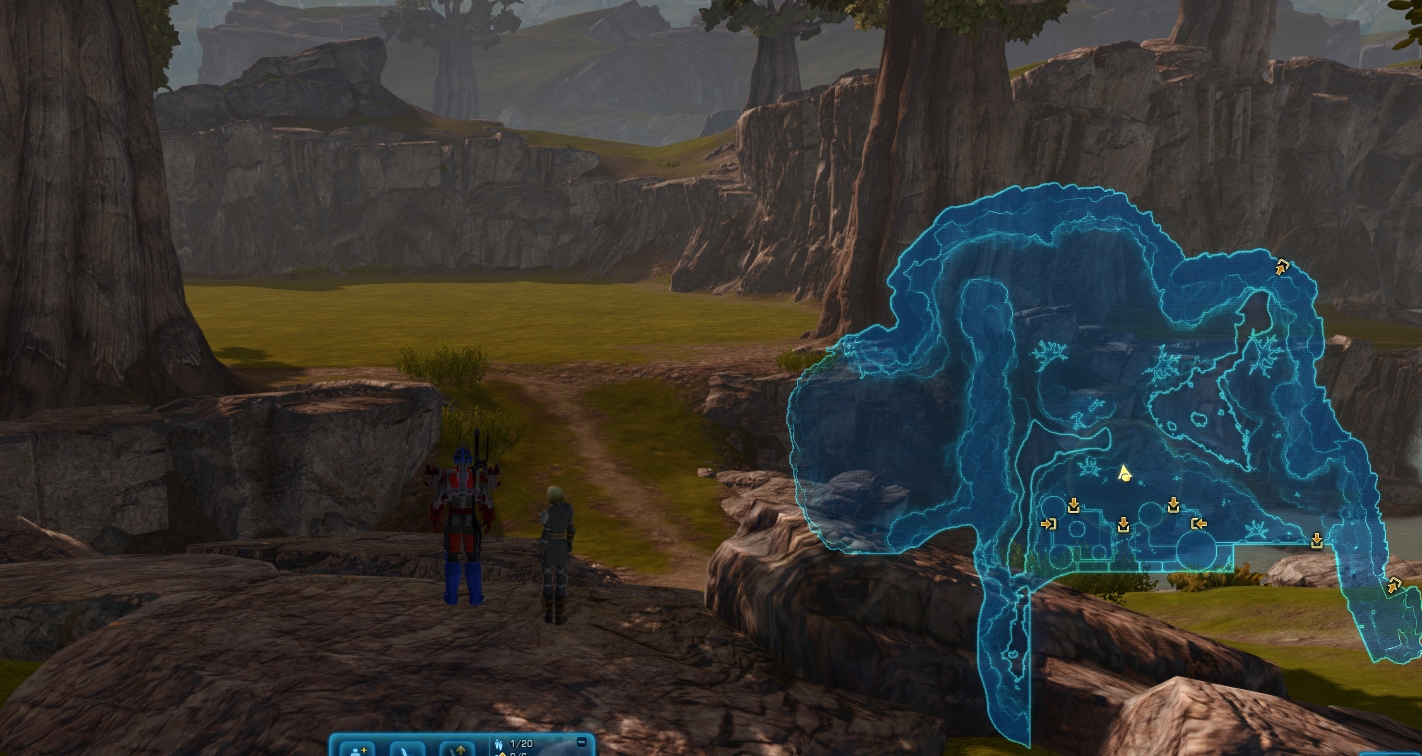Minimize the bottom group panel

pos(582,742)
